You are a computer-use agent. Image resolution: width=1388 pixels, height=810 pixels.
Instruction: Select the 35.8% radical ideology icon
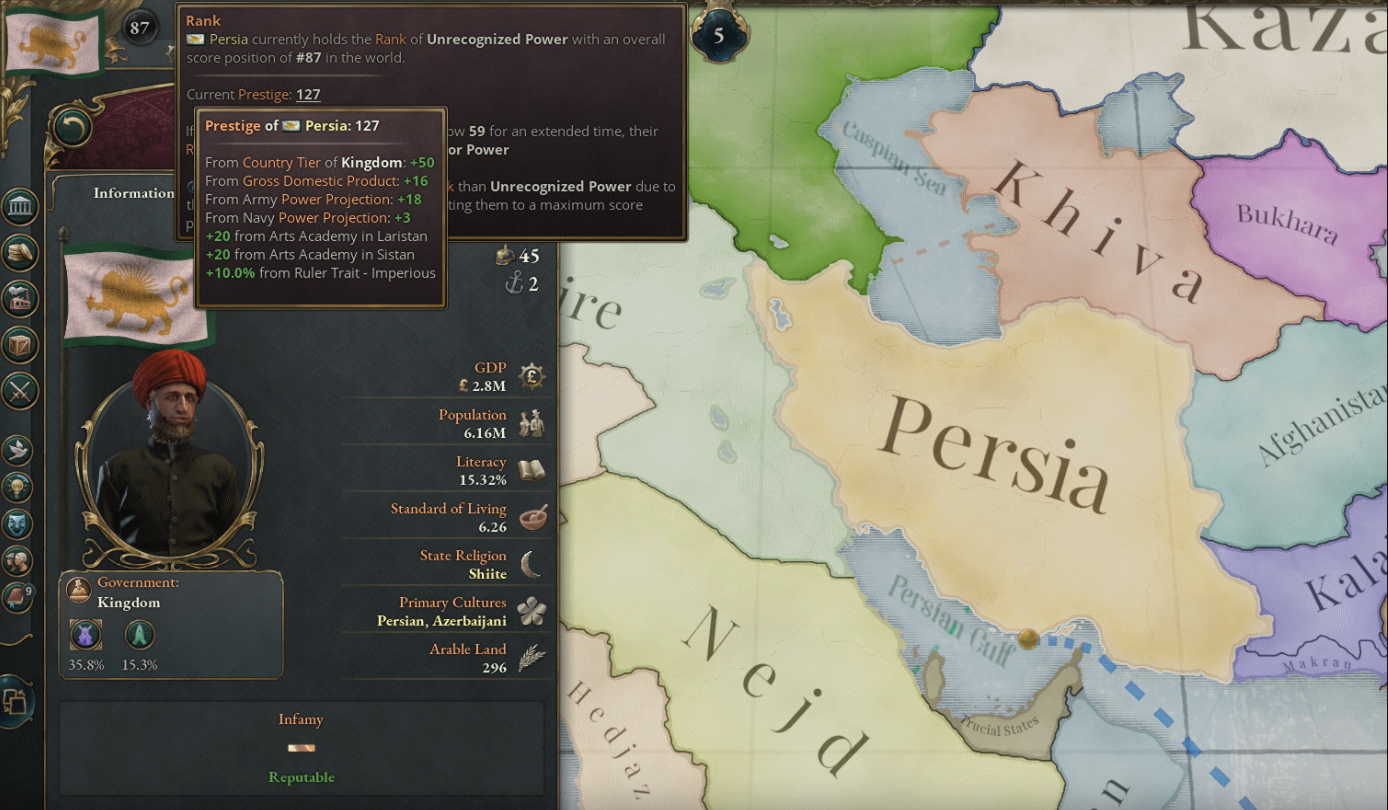click(x=85, y=635)
